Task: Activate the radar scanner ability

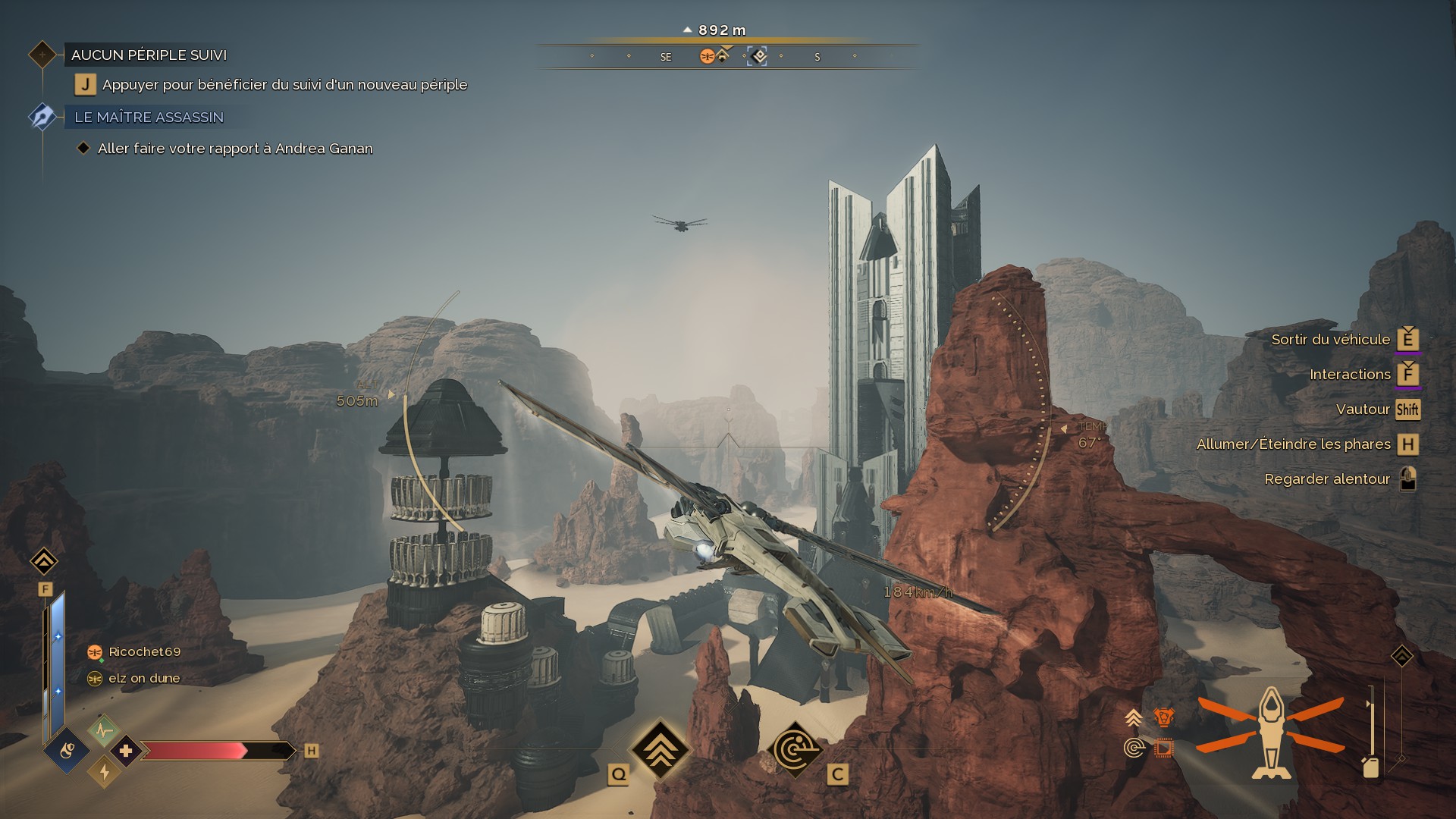Action: 795,749
